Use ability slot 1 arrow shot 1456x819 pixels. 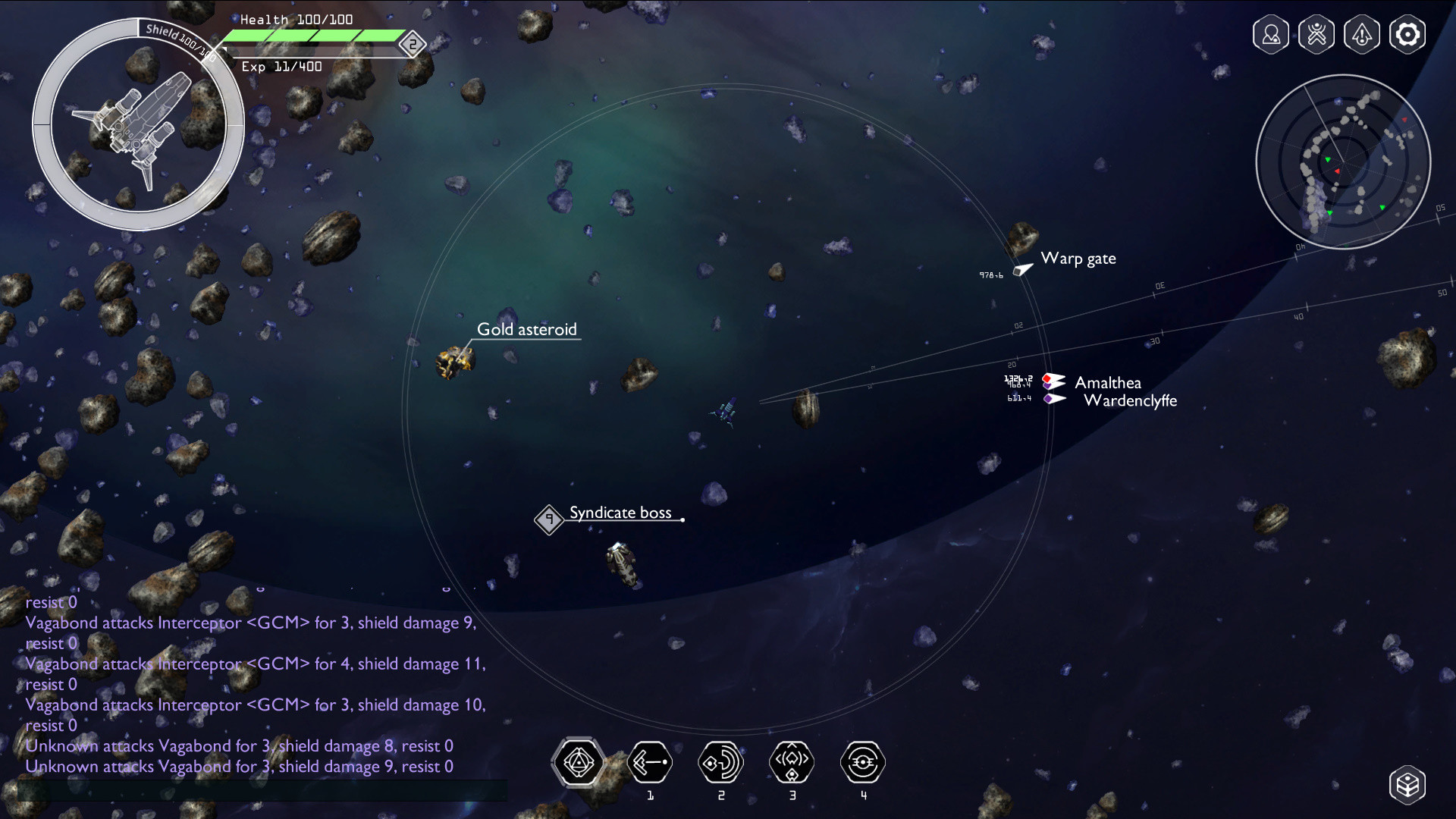(x=650, y=762)
